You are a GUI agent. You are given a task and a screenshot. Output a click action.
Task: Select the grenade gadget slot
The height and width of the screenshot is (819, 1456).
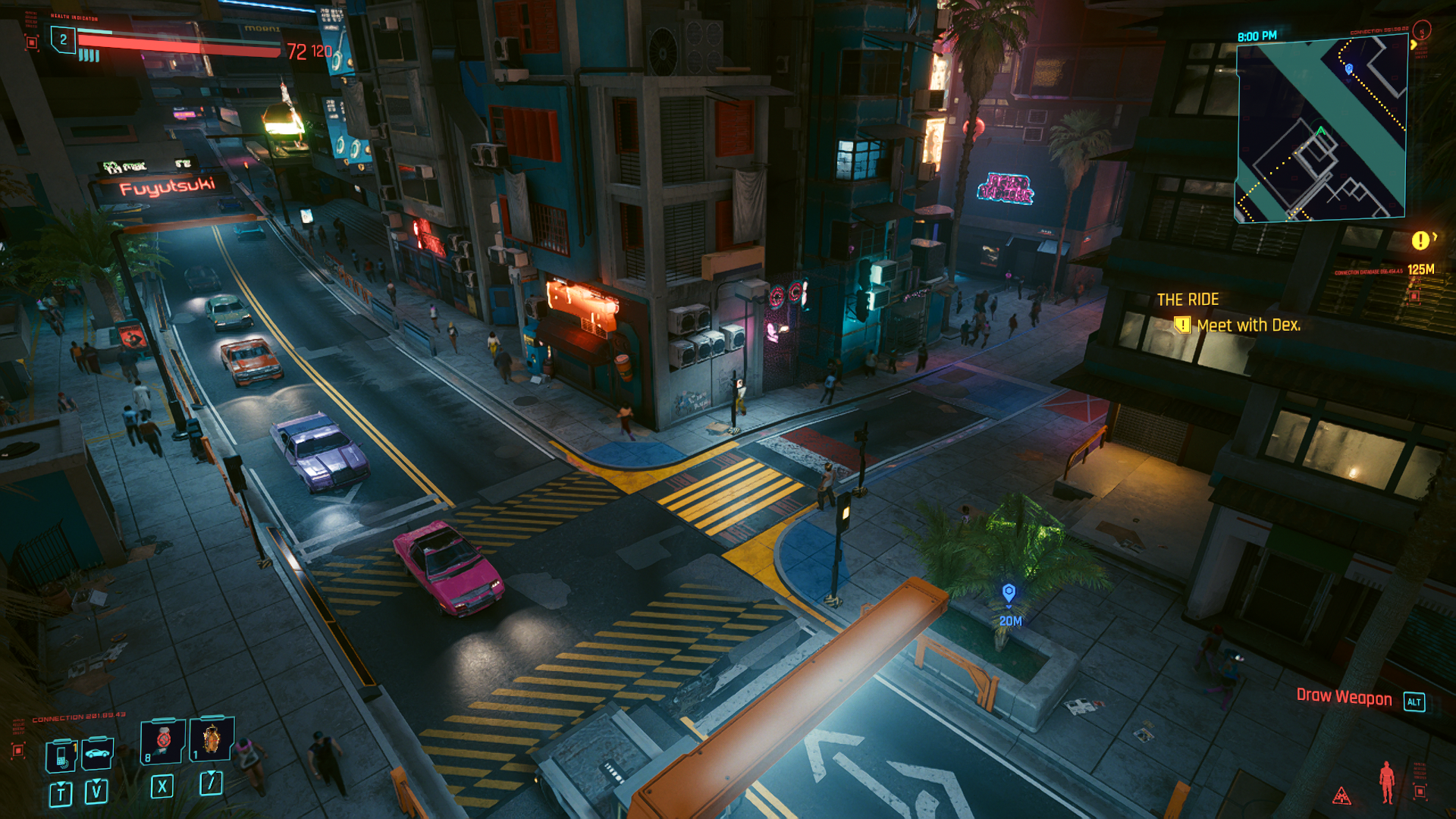(211, 738)
